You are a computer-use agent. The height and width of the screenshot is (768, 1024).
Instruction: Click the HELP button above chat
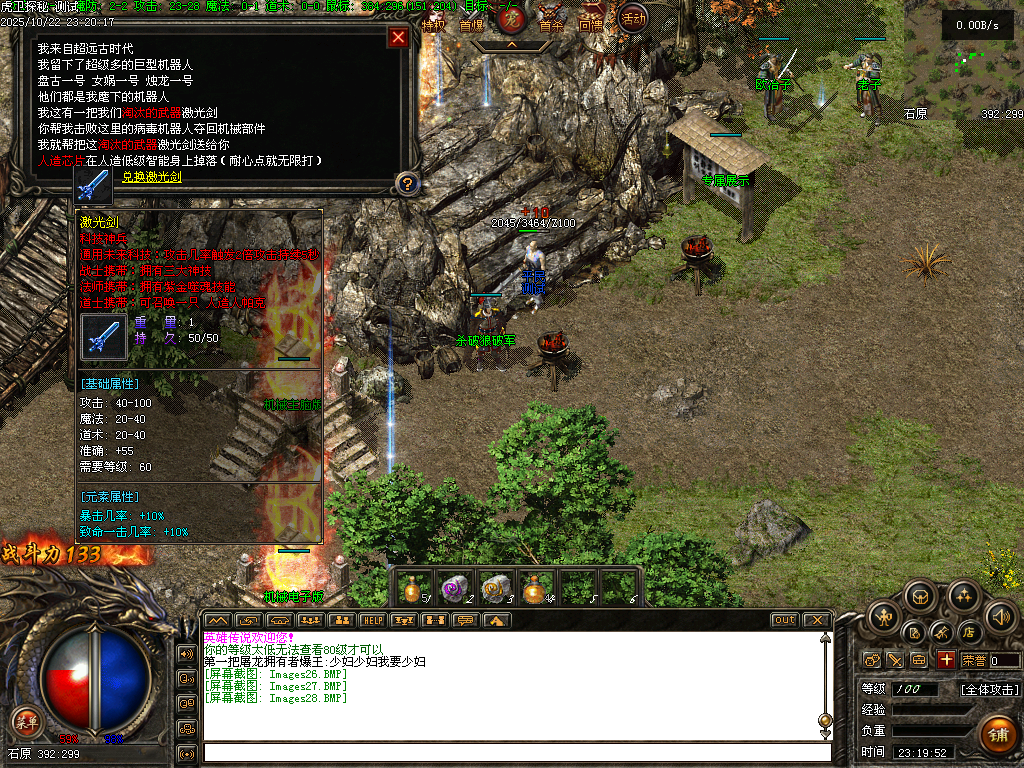point(373,620)
